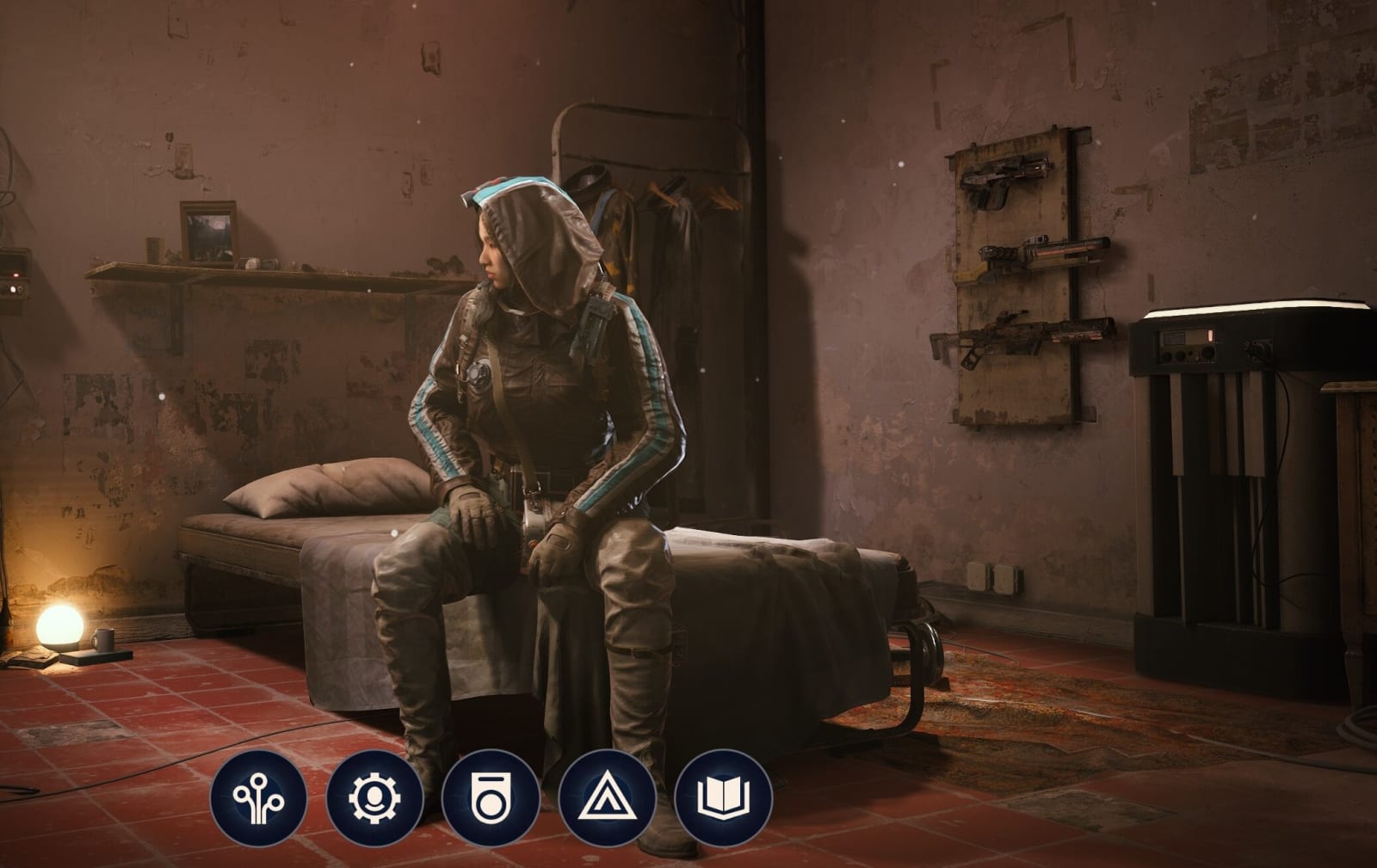Open the branching nodes skill tree icon
The image size is (1377, 868).
[x=258, y=797]
